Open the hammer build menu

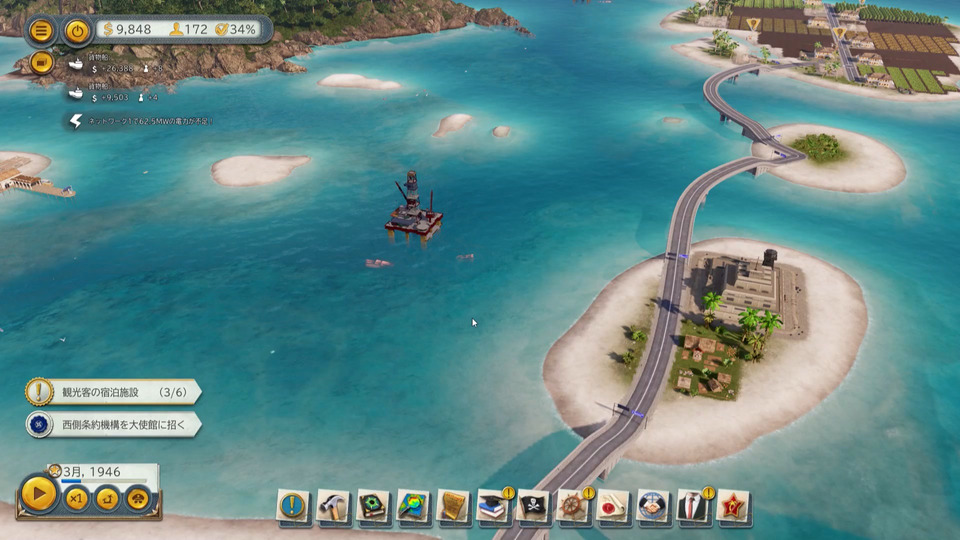pos(333,505)
